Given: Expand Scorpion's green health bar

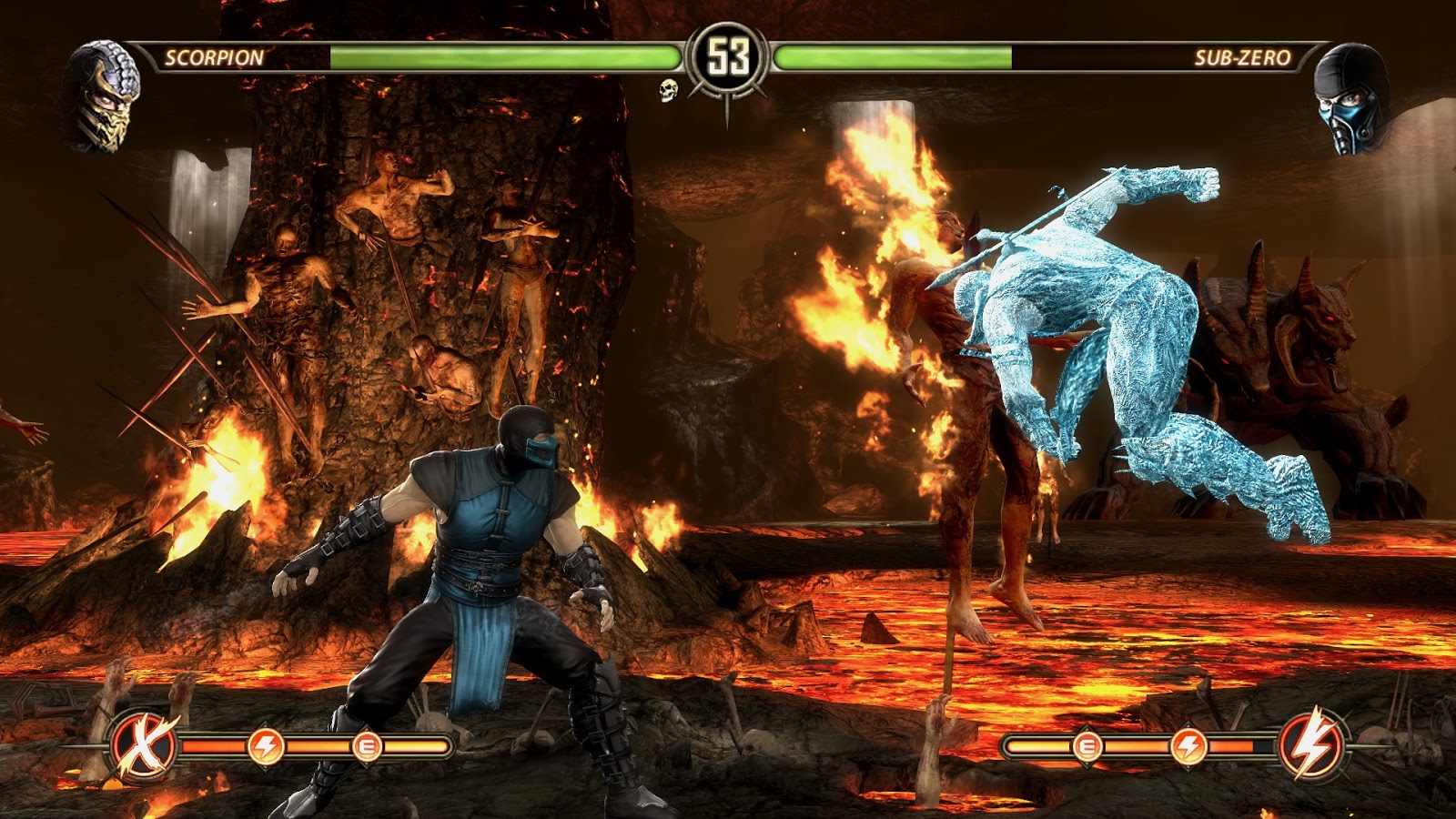Looking at the screenshot, I should 500,56.
